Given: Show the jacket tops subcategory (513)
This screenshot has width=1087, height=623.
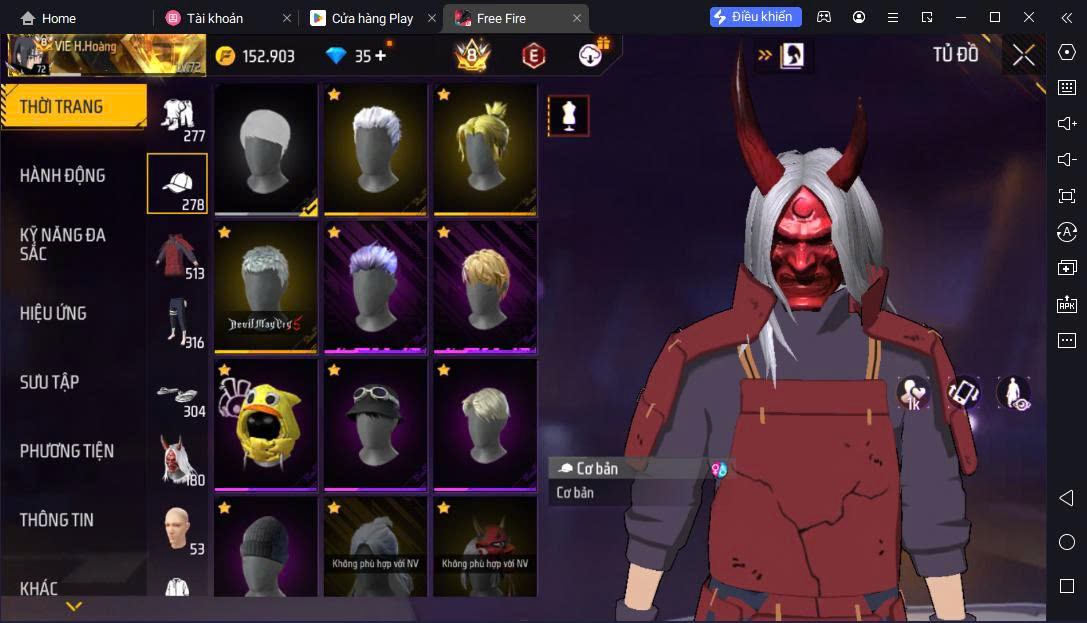Looking at the screenshot, I should [x=177, y=253].
